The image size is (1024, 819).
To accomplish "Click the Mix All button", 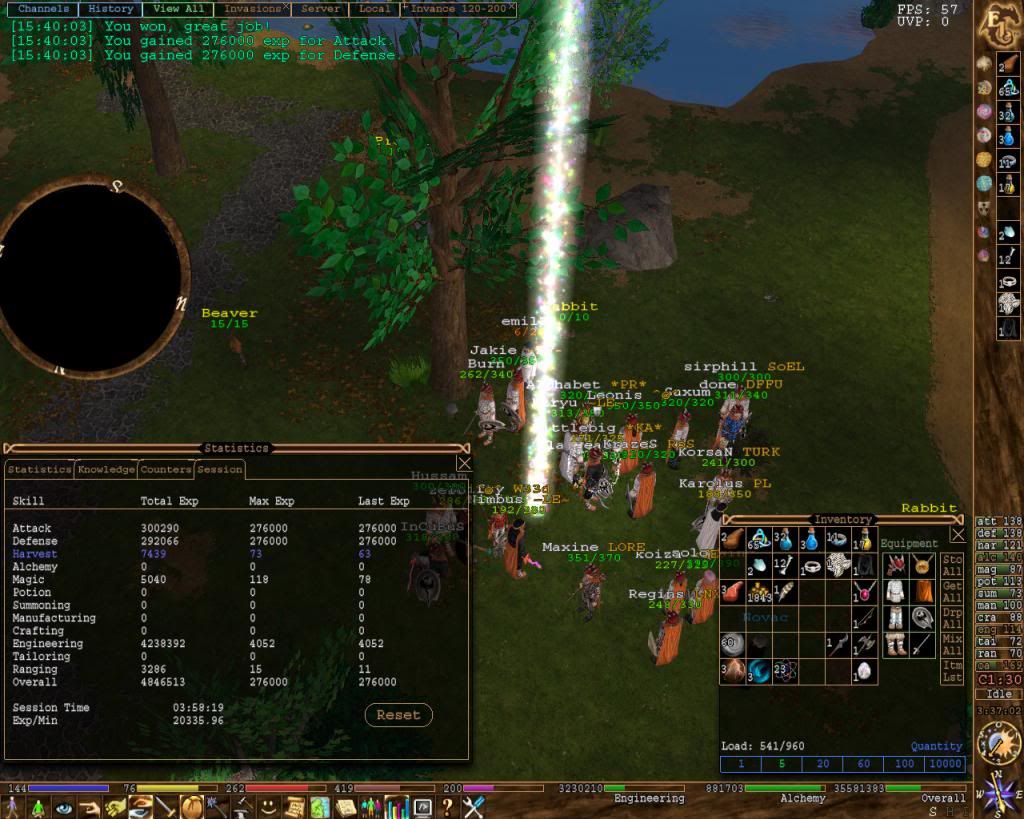I will point(952,644).
